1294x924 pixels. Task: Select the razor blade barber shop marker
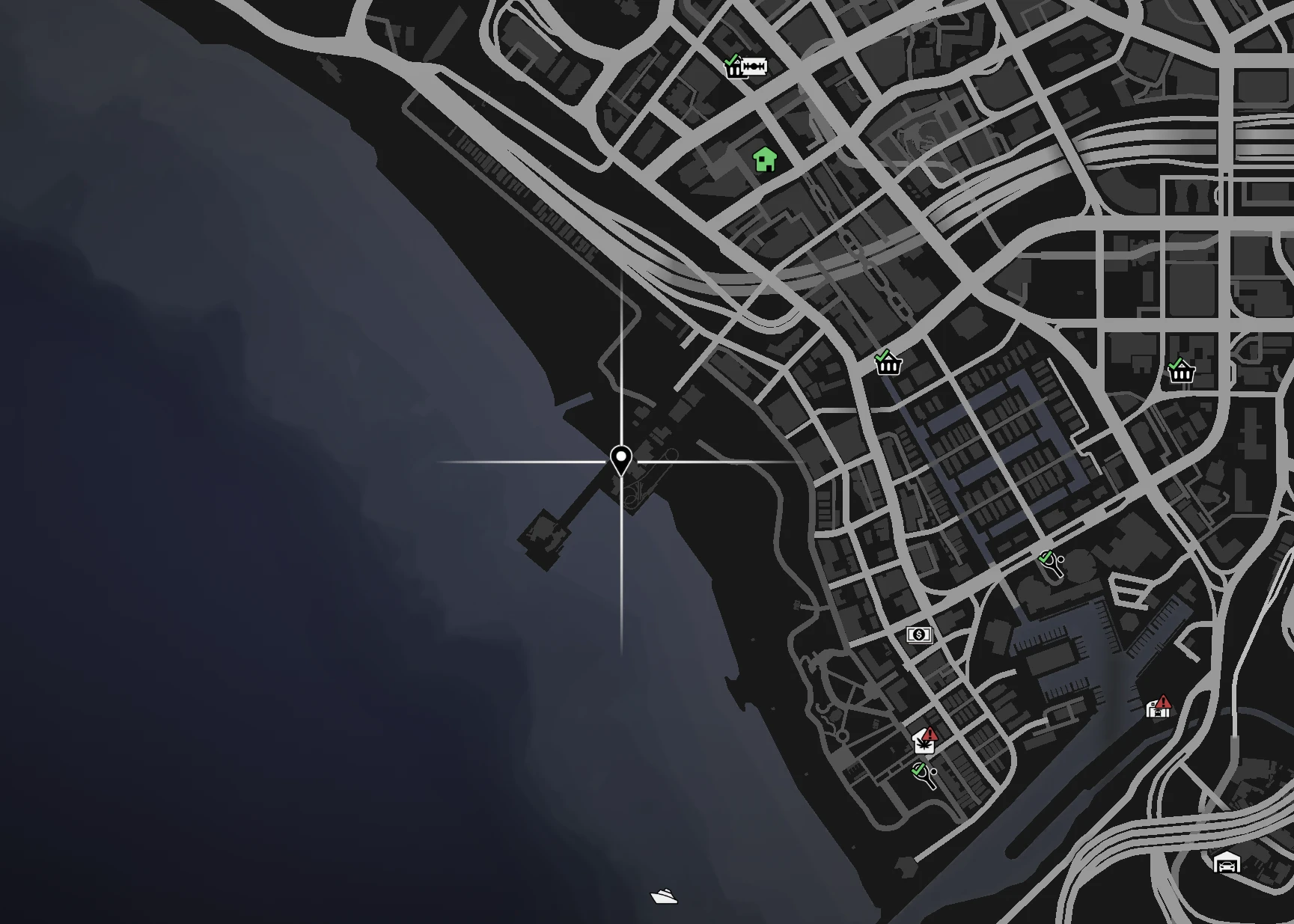754,67
